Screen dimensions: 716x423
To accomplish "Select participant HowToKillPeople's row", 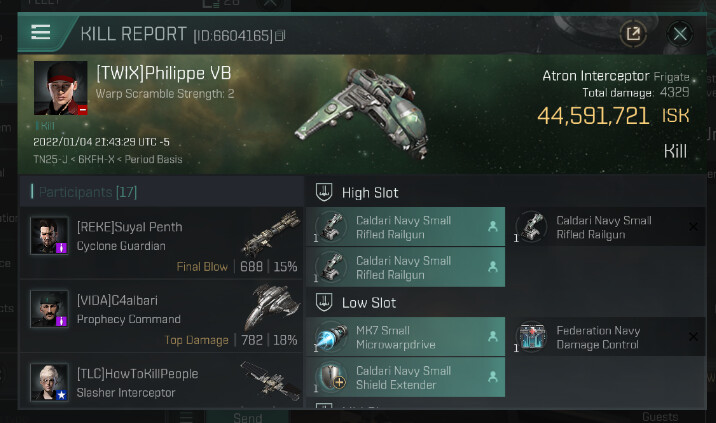I will coord(160,381).
